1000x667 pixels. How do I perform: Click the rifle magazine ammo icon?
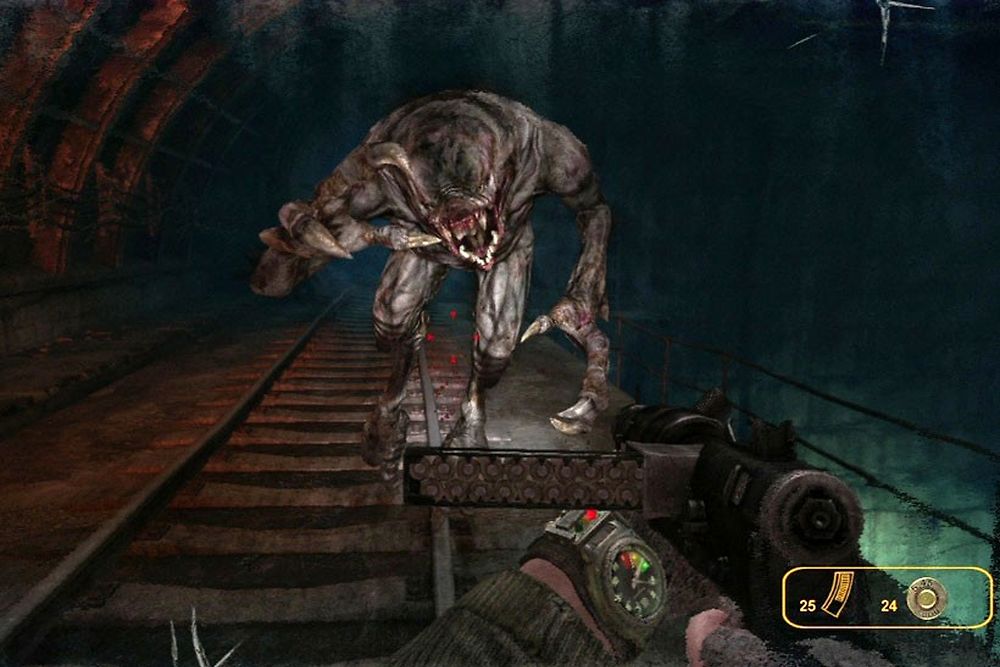coord(838,595)
